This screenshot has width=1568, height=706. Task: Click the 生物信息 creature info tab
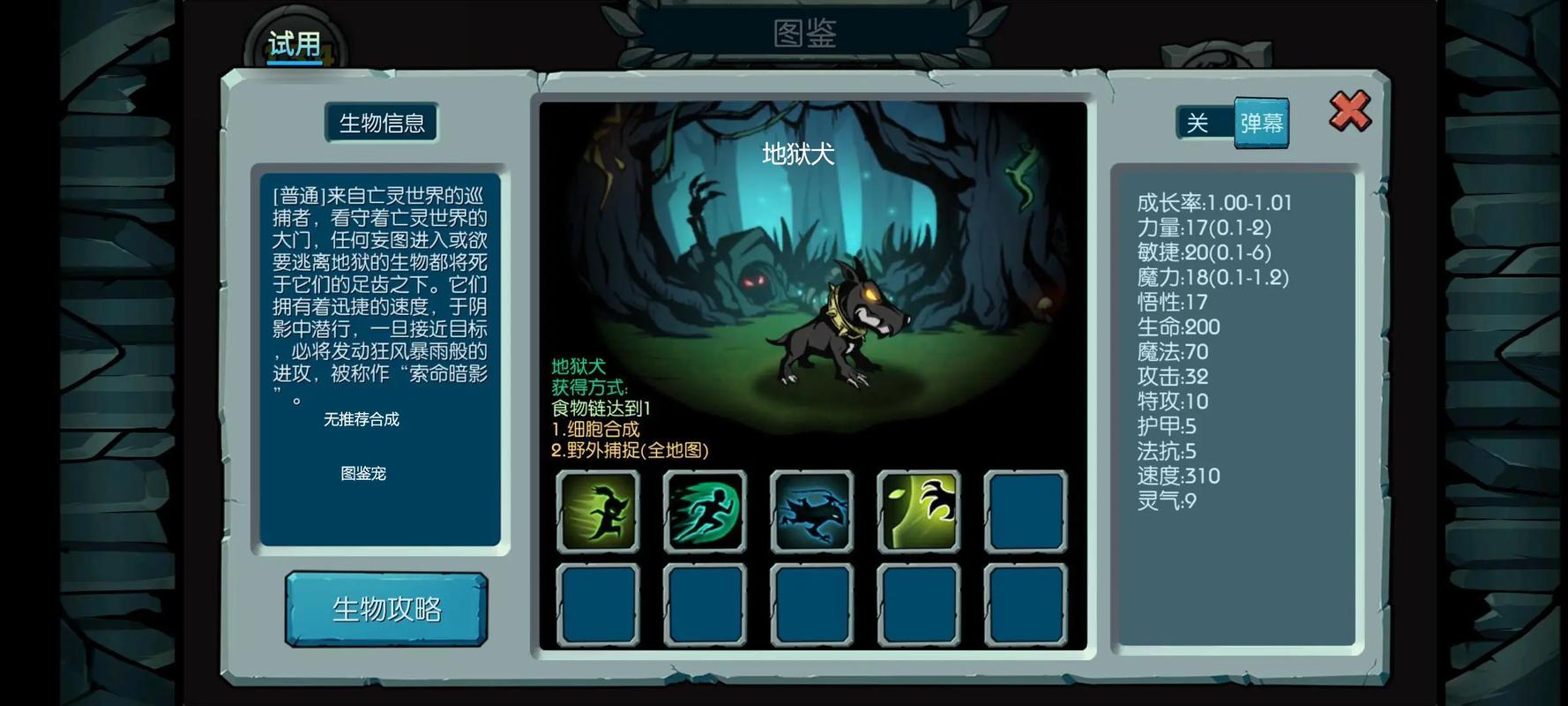click(383, 123)
